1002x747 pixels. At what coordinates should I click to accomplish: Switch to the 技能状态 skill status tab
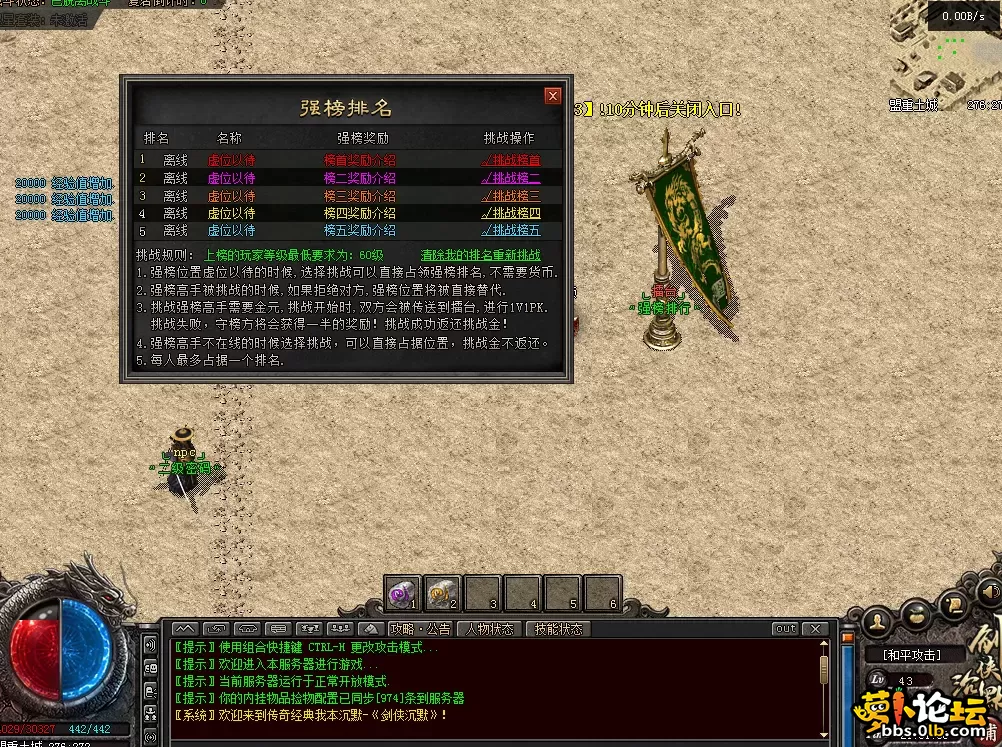[x=558, y=629]
